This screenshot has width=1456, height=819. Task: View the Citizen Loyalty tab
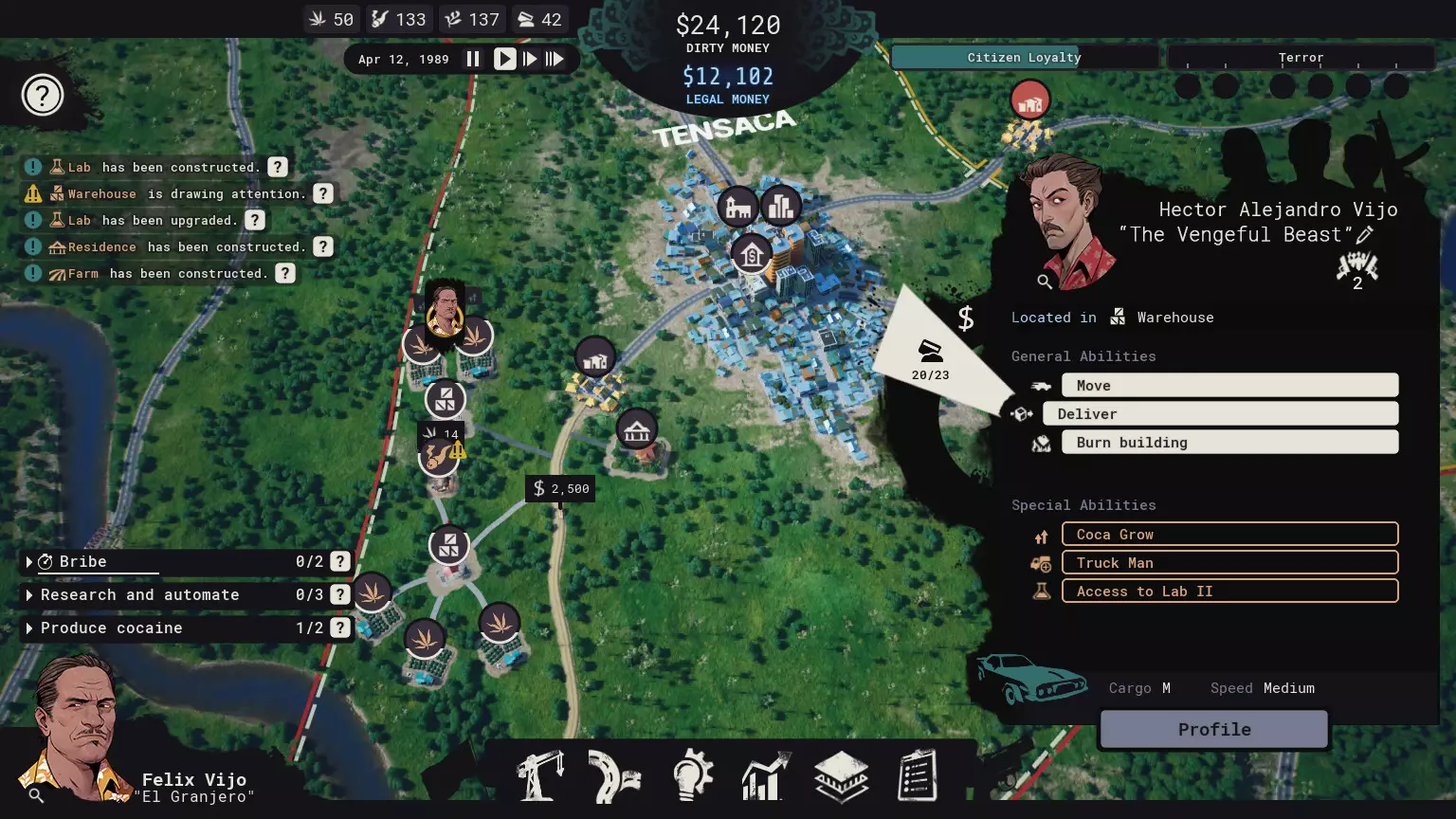pos(1024,57)
